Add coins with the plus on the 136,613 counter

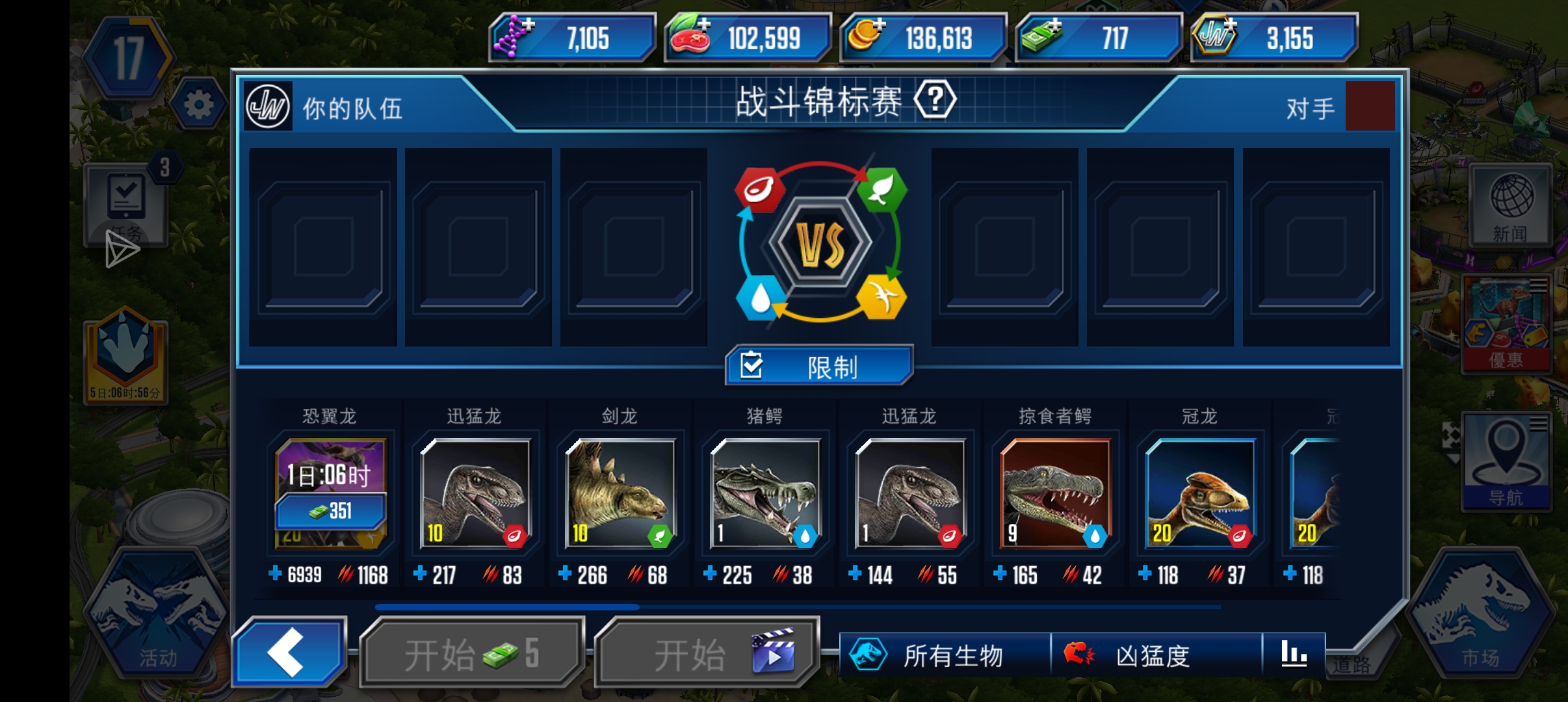(x=880, y=24)
